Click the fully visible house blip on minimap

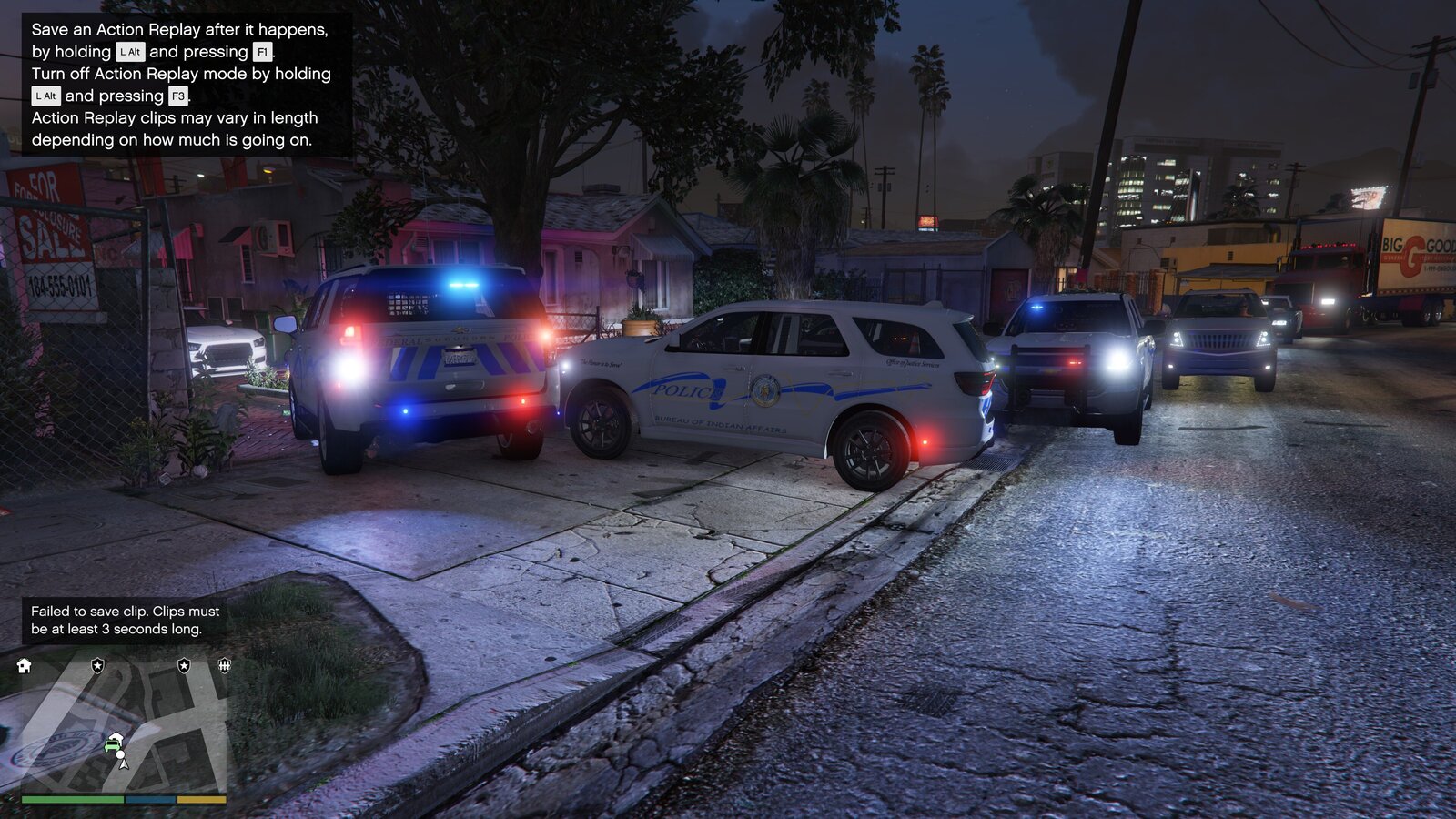(25, 666)
